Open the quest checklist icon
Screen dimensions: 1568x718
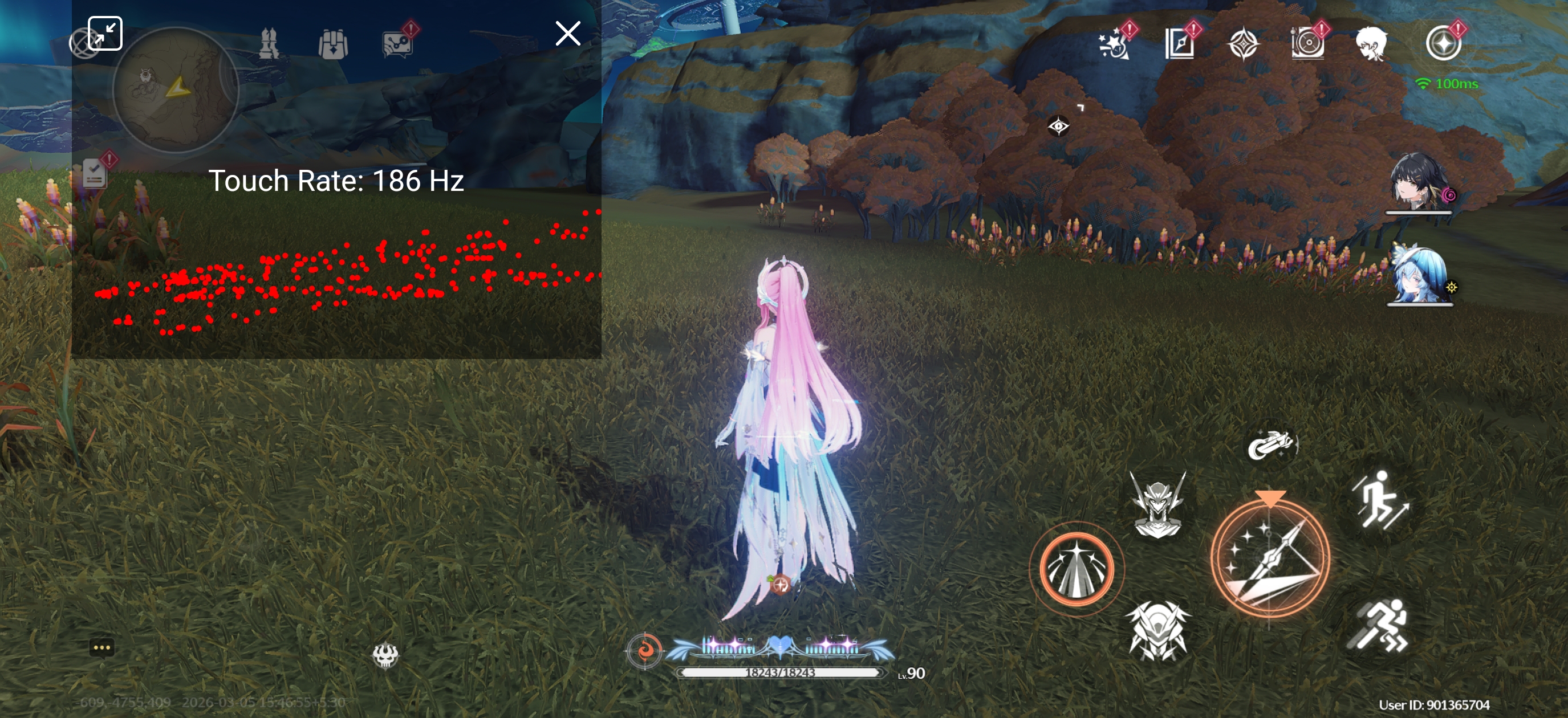pyautogui.click(x=95, y=172)
